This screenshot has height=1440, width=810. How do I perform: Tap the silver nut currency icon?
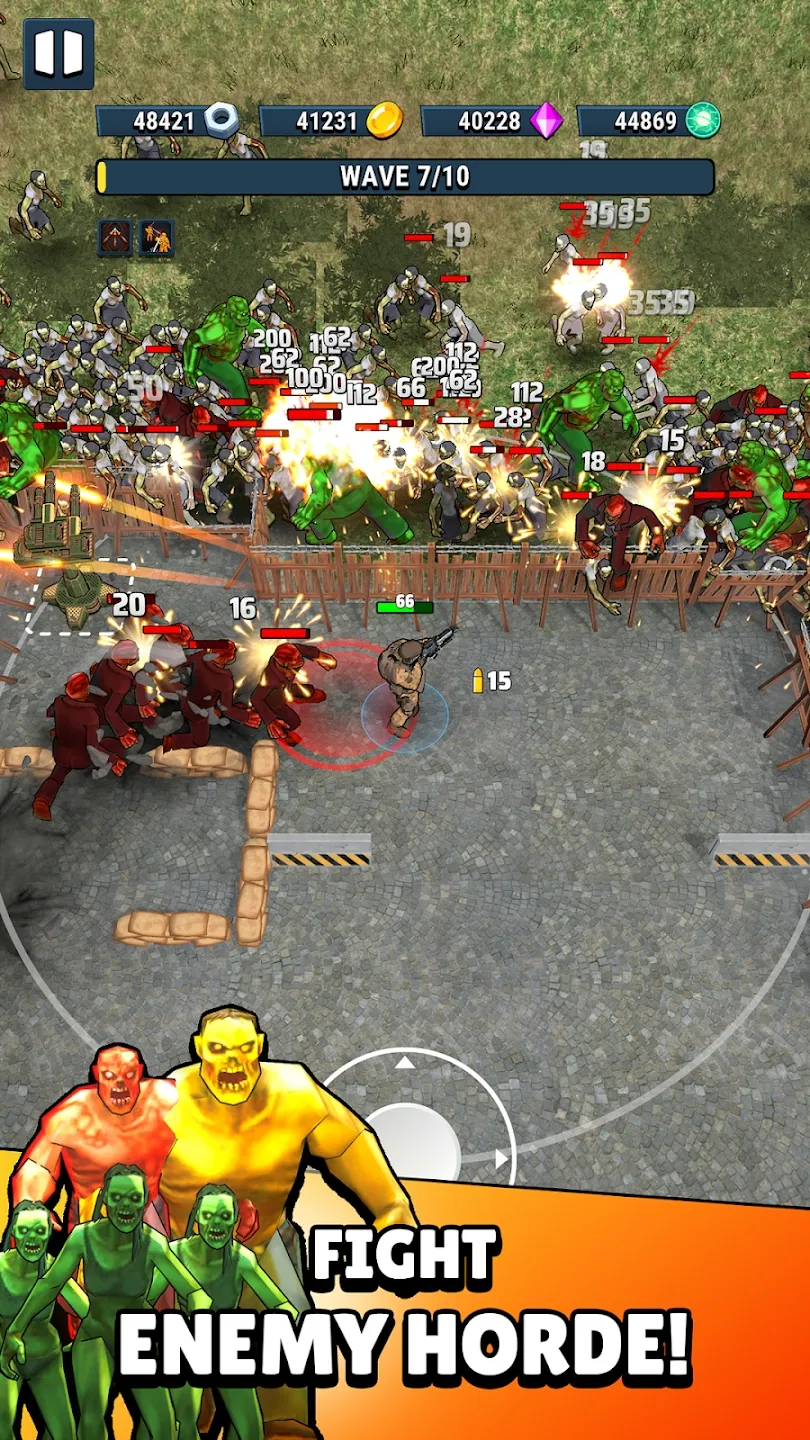[x=221, y=121]
